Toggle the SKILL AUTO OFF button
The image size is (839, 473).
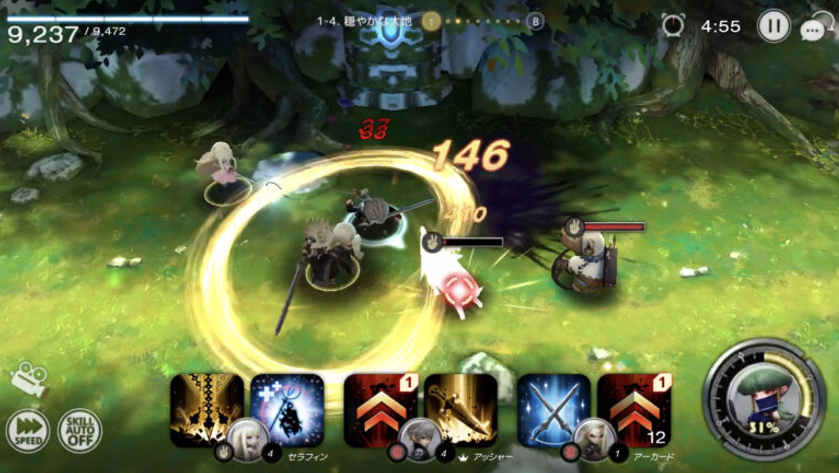coord(79,431)
